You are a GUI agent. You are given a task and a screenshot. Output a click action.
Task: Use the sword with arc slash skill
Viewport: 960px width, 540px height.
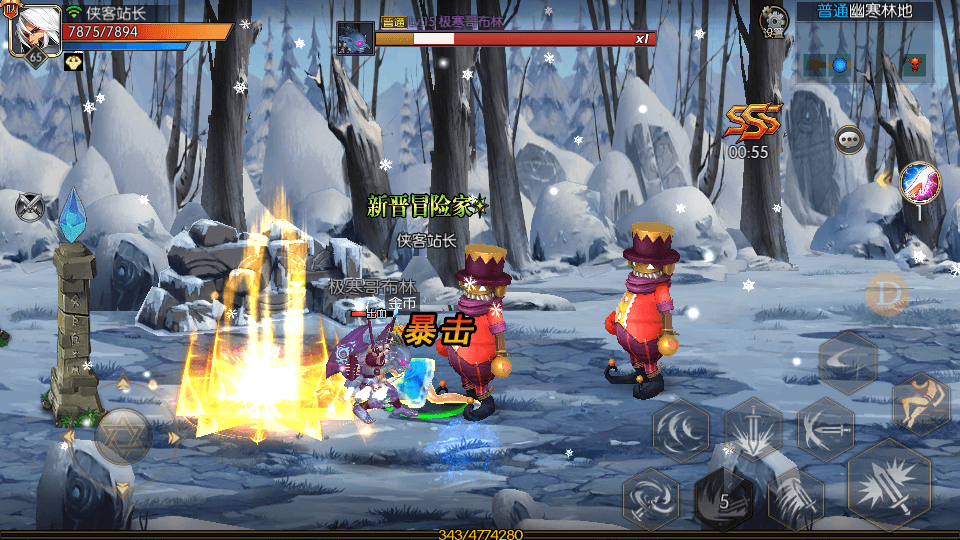click(x=825, y=430)
